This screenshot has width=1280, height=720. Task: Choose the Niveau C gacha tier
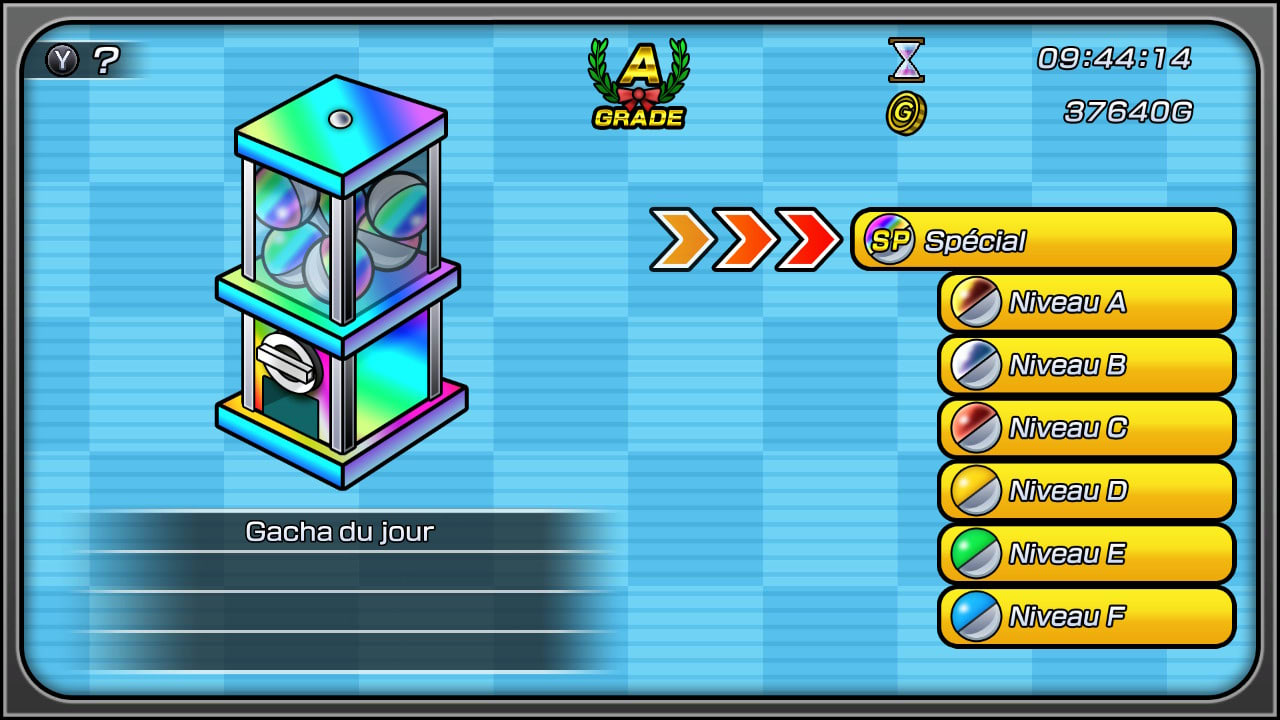pos(1085,428)
